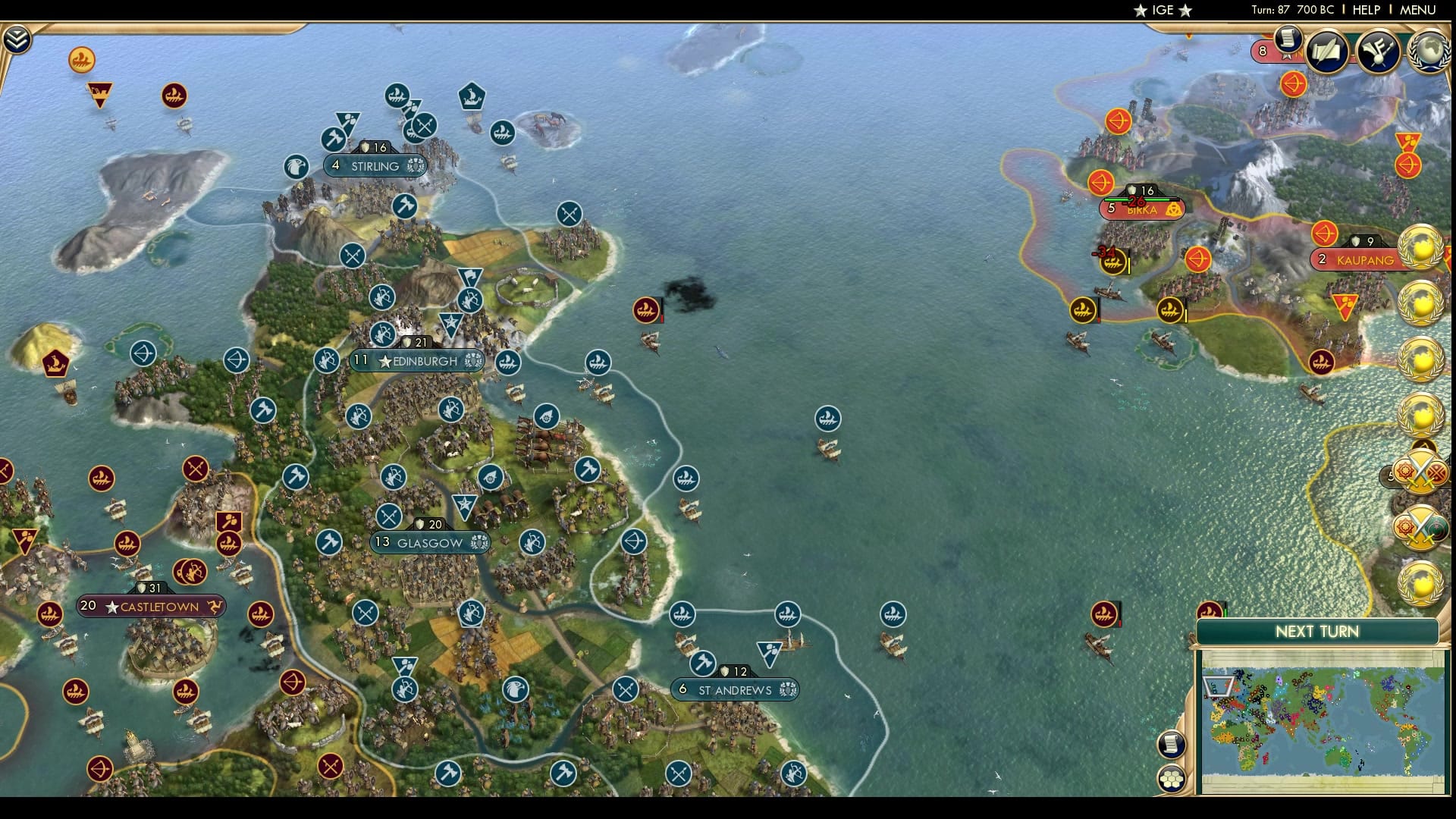
Task: Toggle Strategic View with the hex icon
Action: (1172, 779)
